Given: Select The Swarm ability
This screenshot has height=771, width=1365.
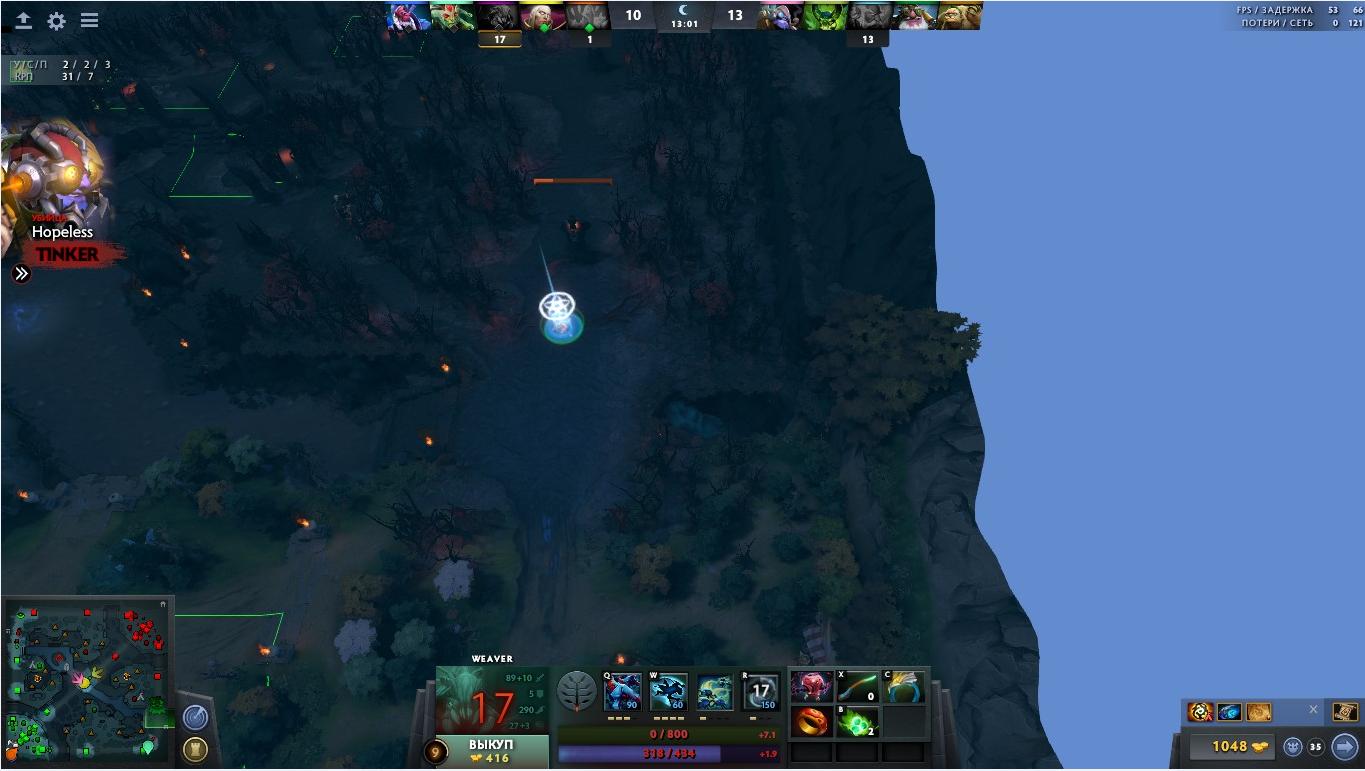Looking at the screenshot, I should point(622,692).
